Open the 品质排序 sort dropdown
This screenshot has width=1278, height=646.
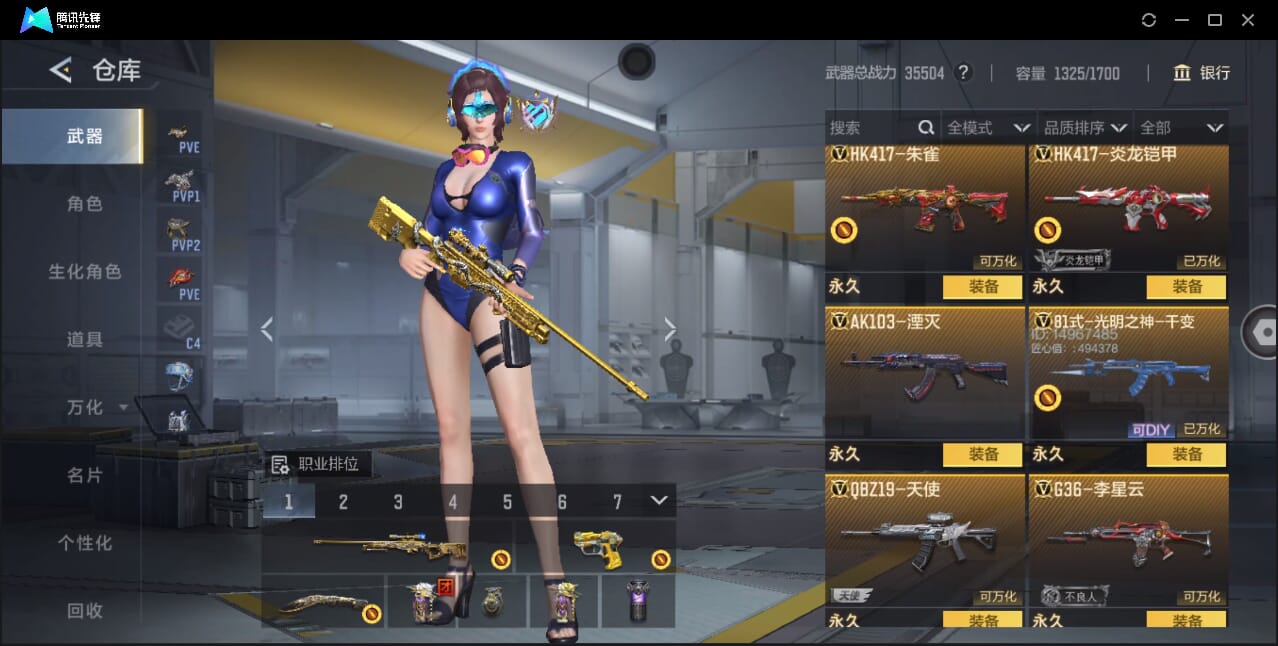click(1085, 128)
